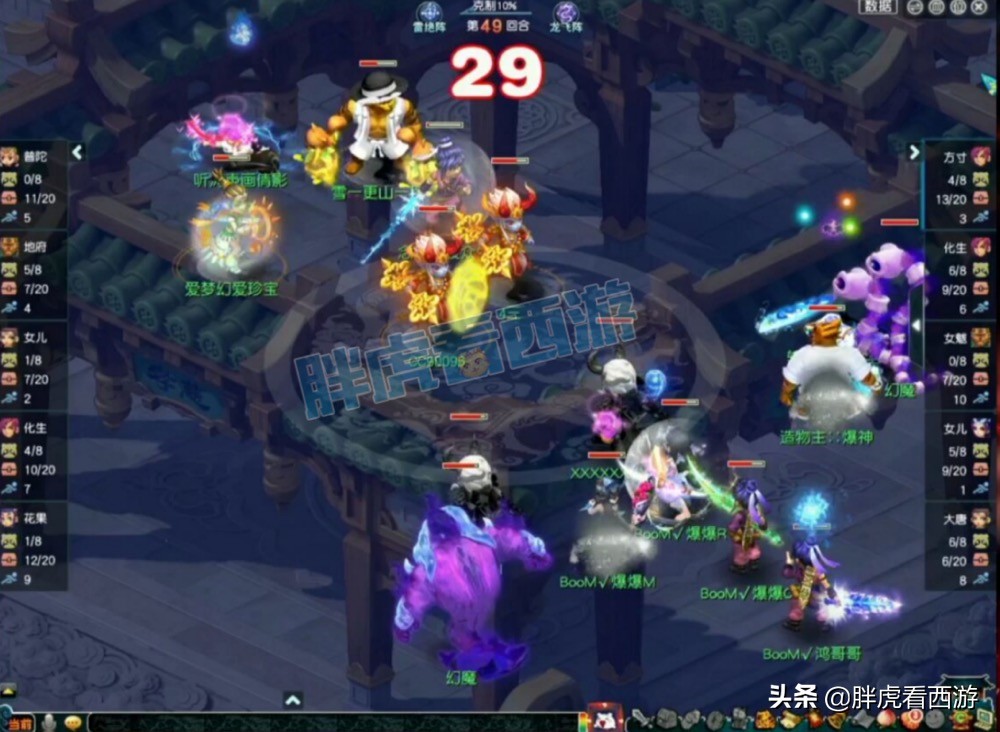Image resolution: width=1000 pixels, height=732 pixels.
Task: Close the battle view with the X button
Action: (978, 8)
